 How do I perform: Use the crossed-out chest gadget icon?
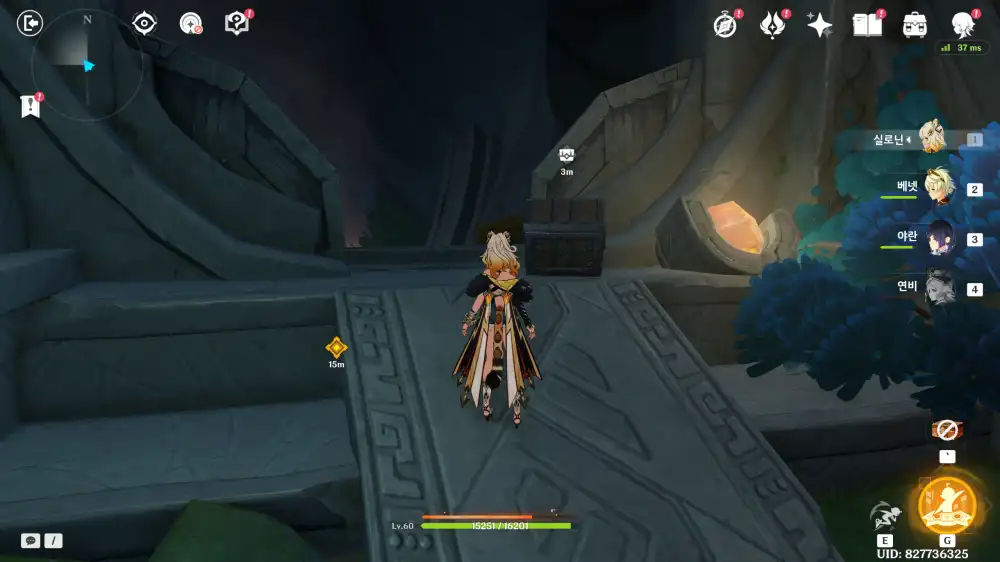(x=946, y=430)
